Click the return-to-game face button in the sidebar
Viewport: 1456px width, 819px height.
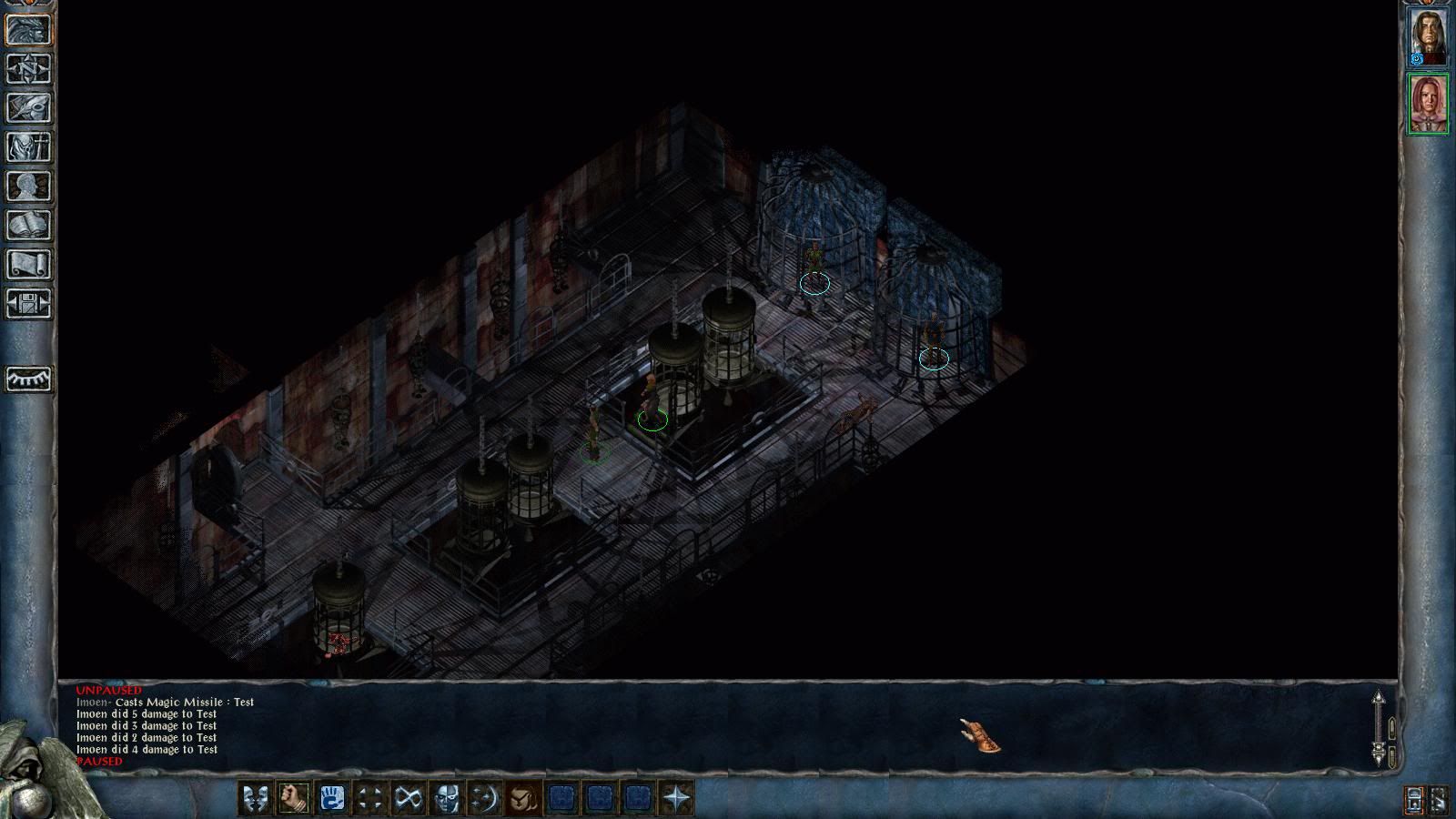pyautogui.click(x=29, y=30)
